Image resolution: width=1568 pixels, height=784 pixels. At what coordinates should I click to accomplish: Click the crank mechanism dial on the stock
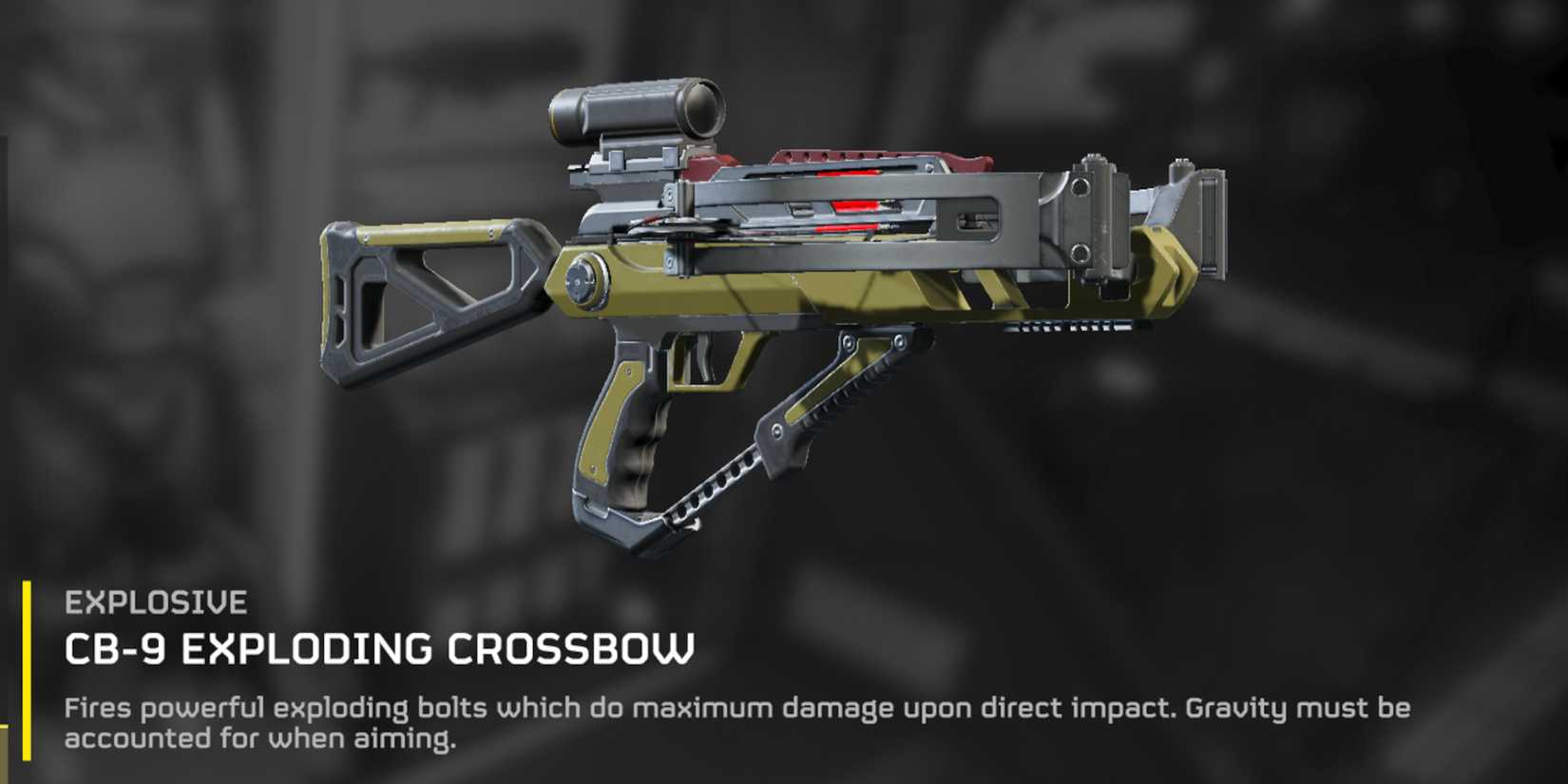(x=584, y=280)
